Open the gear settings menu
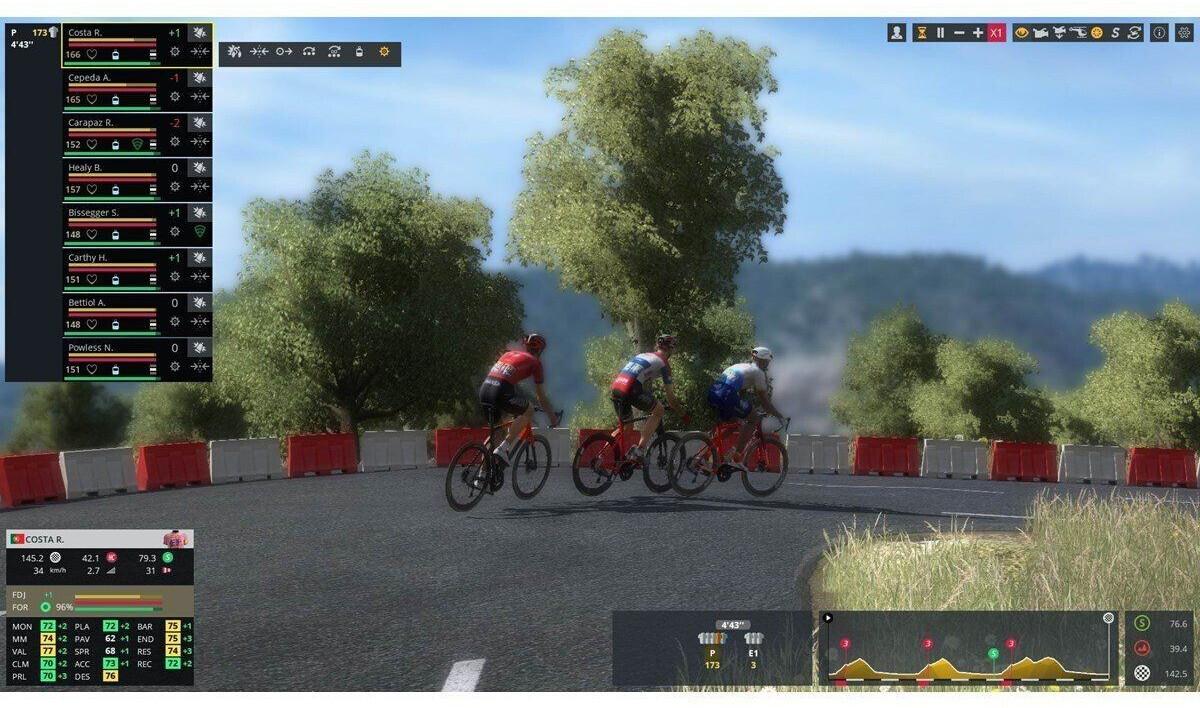Image resolution: width=1200 pixels, height=708 pixels. tap(1184, 33)
